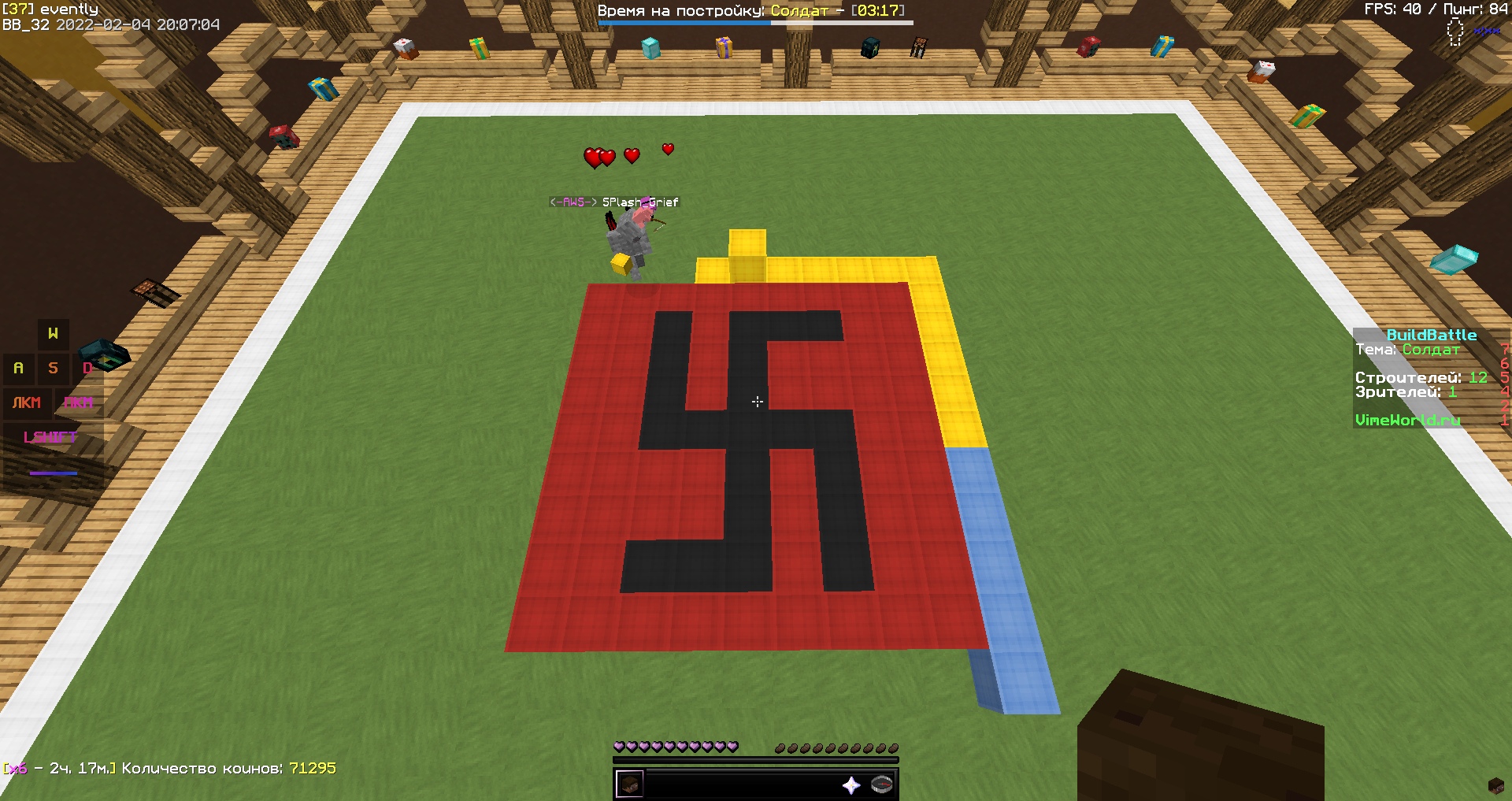Click the blue build-timer progress bar
Screen dimensions: 1512x801
click(x=681, y=23)
